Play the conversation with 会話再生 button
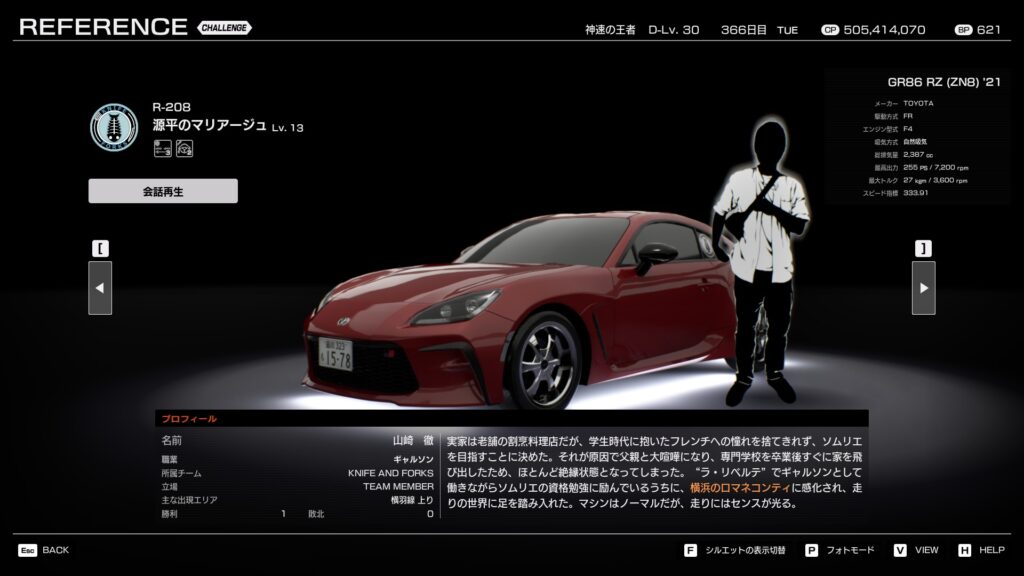This screenshot has height=576, width=1024. click(163, 191)
